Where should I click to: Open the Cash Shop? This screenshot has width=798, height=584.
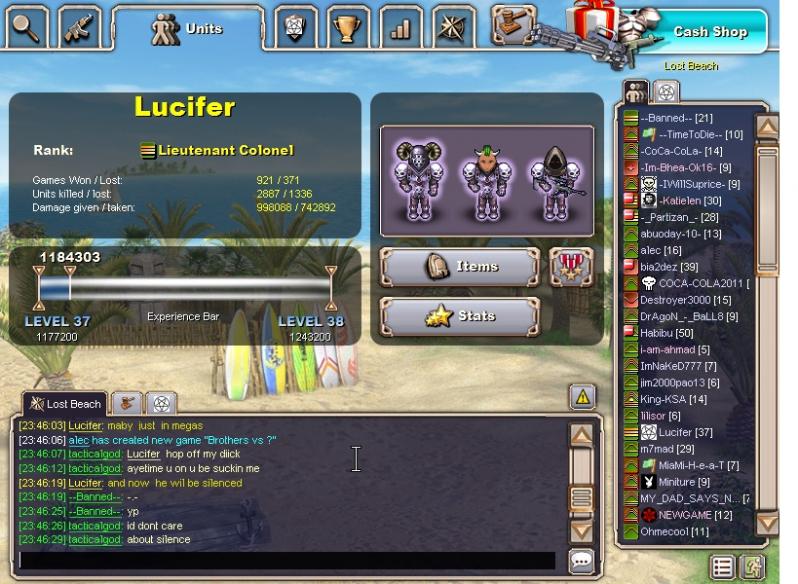709,31
